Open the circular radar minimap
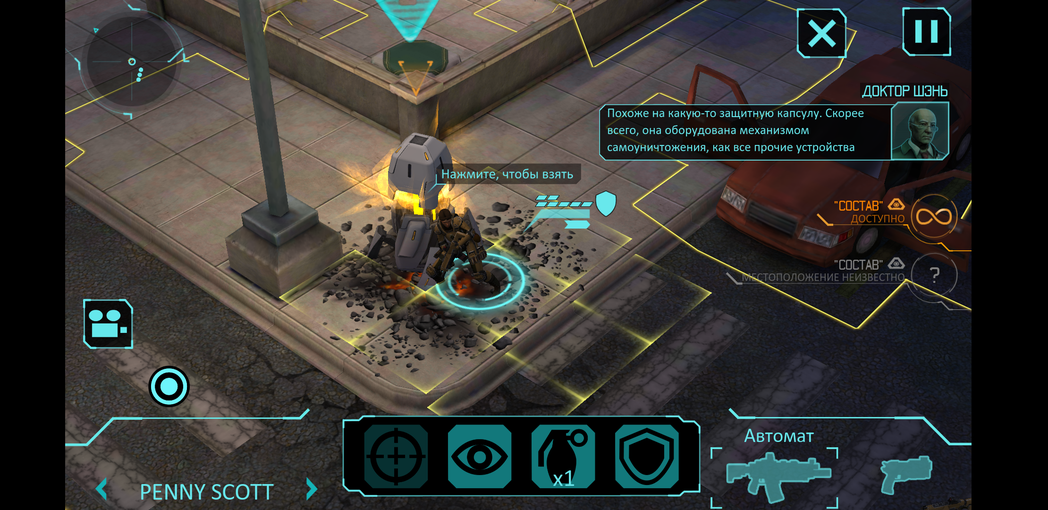The width and height of the screenshot is (1048, 510). [133, 65]
